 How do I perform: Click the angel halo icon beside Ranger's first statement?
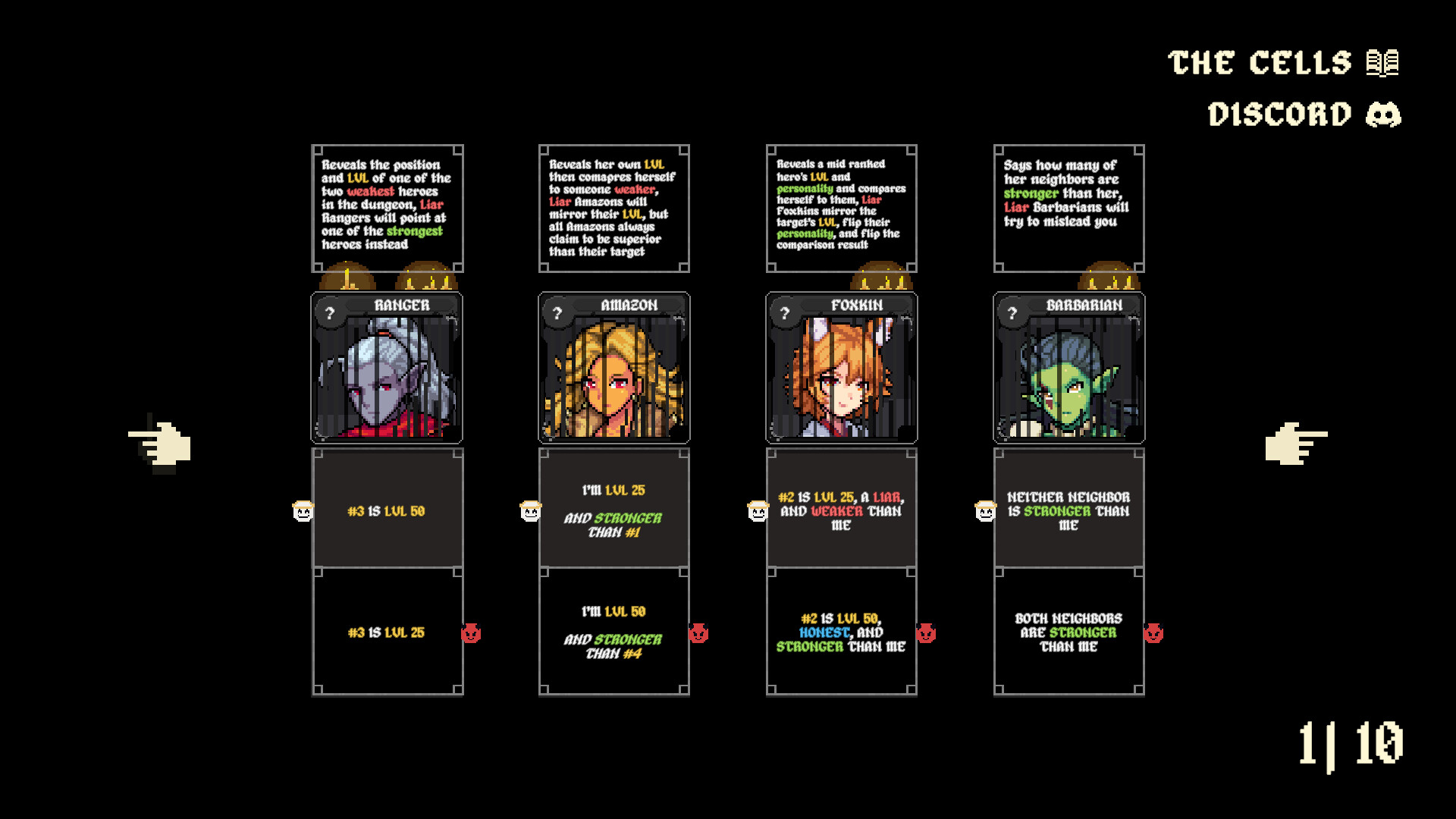point(303,512)
